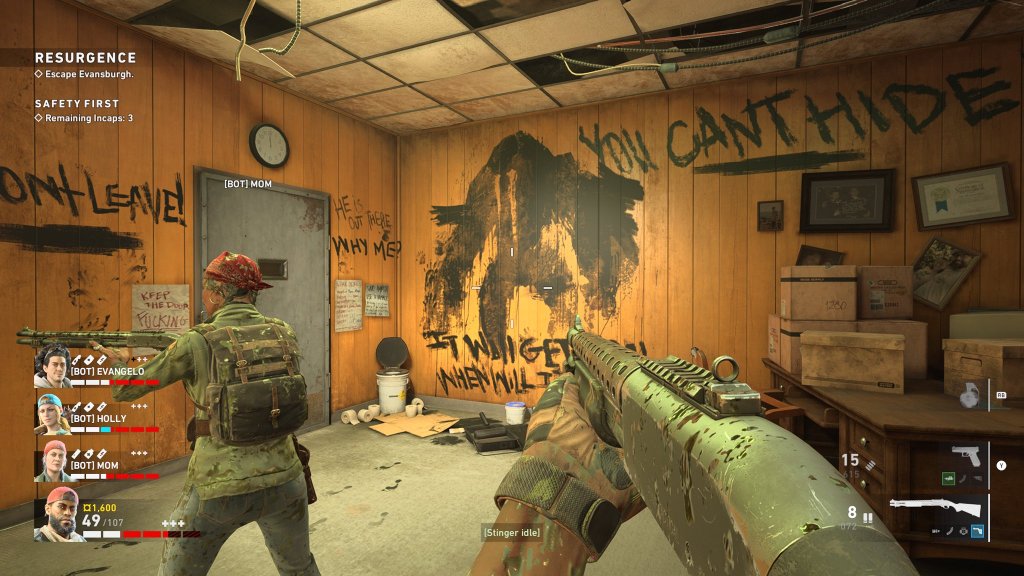Choose the grenade offensive item slot

point(967,395)
